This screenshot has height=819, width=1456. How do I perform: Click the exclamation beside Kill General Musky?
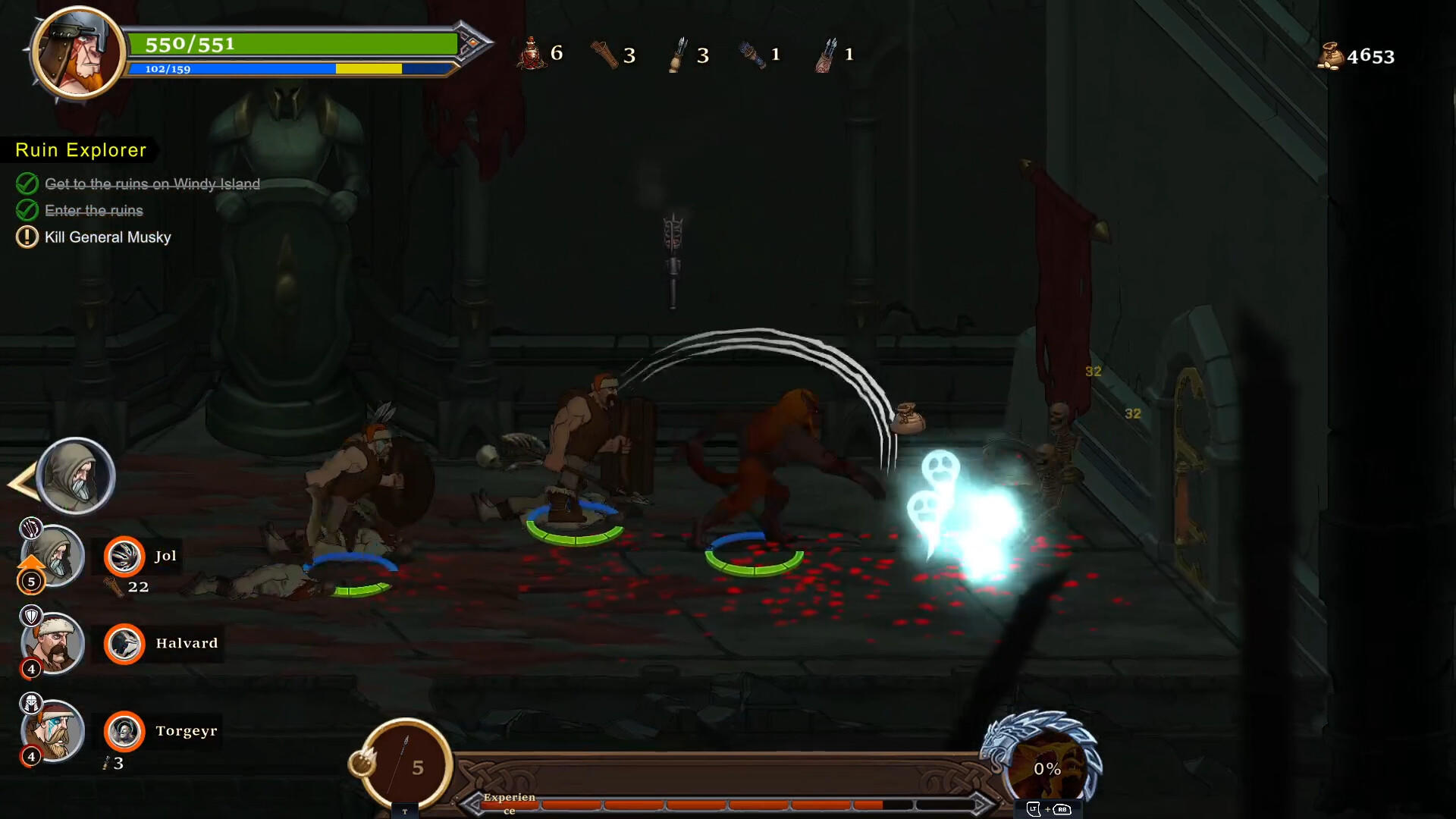point(27,237)
